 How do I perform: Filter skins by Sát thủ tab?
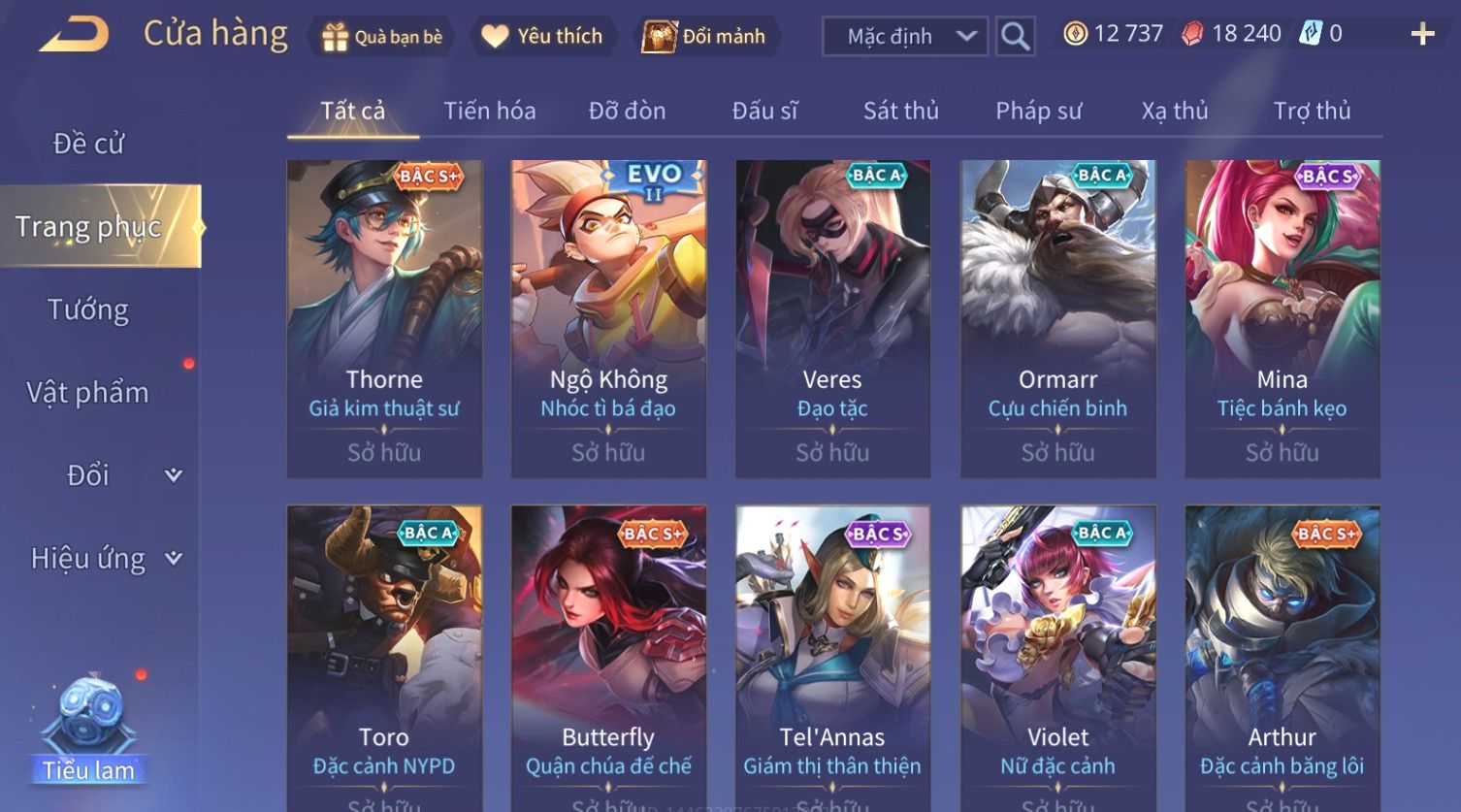tap(900, 111)
